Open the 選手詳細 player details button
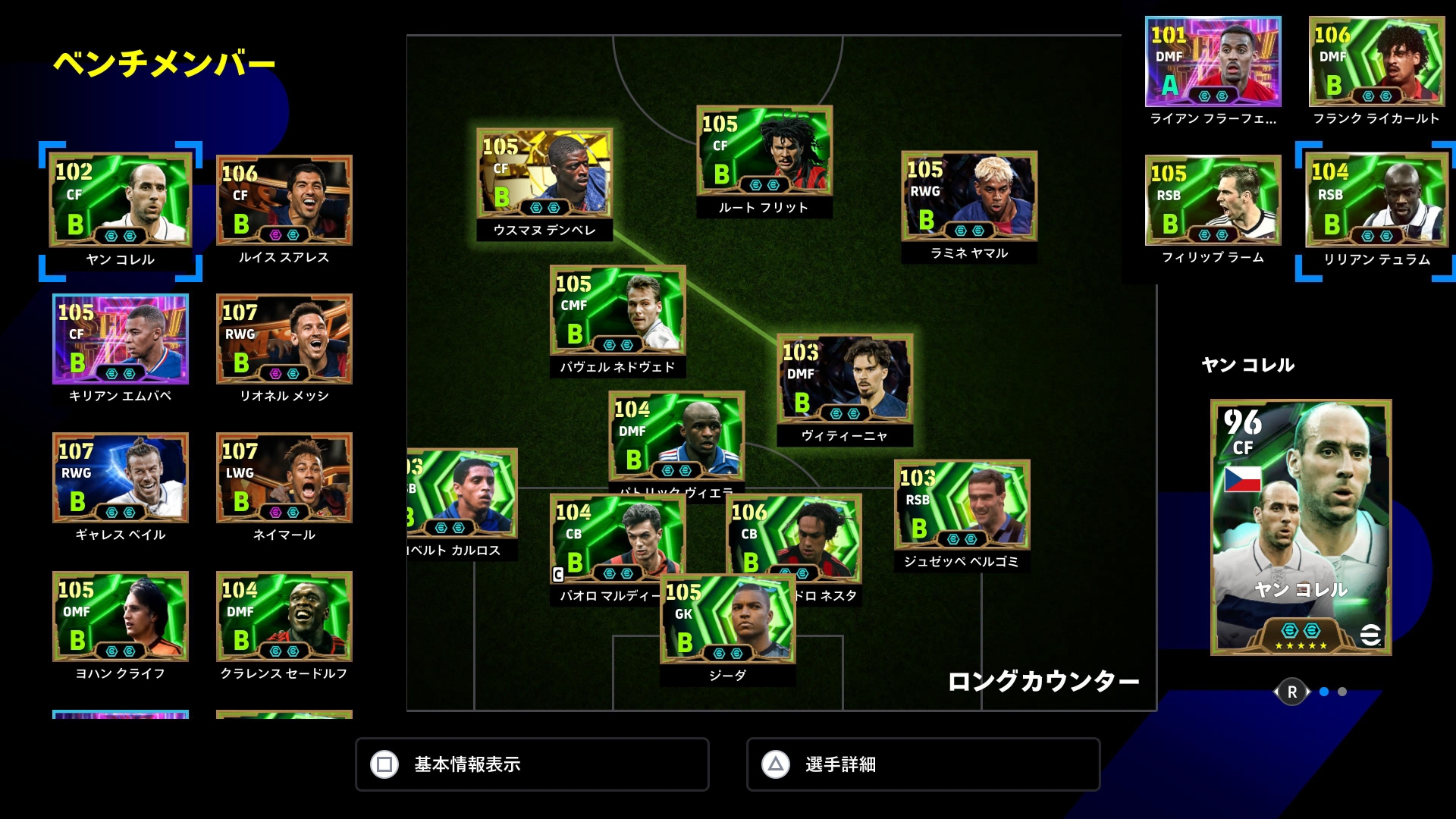Screen dimensions: 1456x819 pos(923,764)
